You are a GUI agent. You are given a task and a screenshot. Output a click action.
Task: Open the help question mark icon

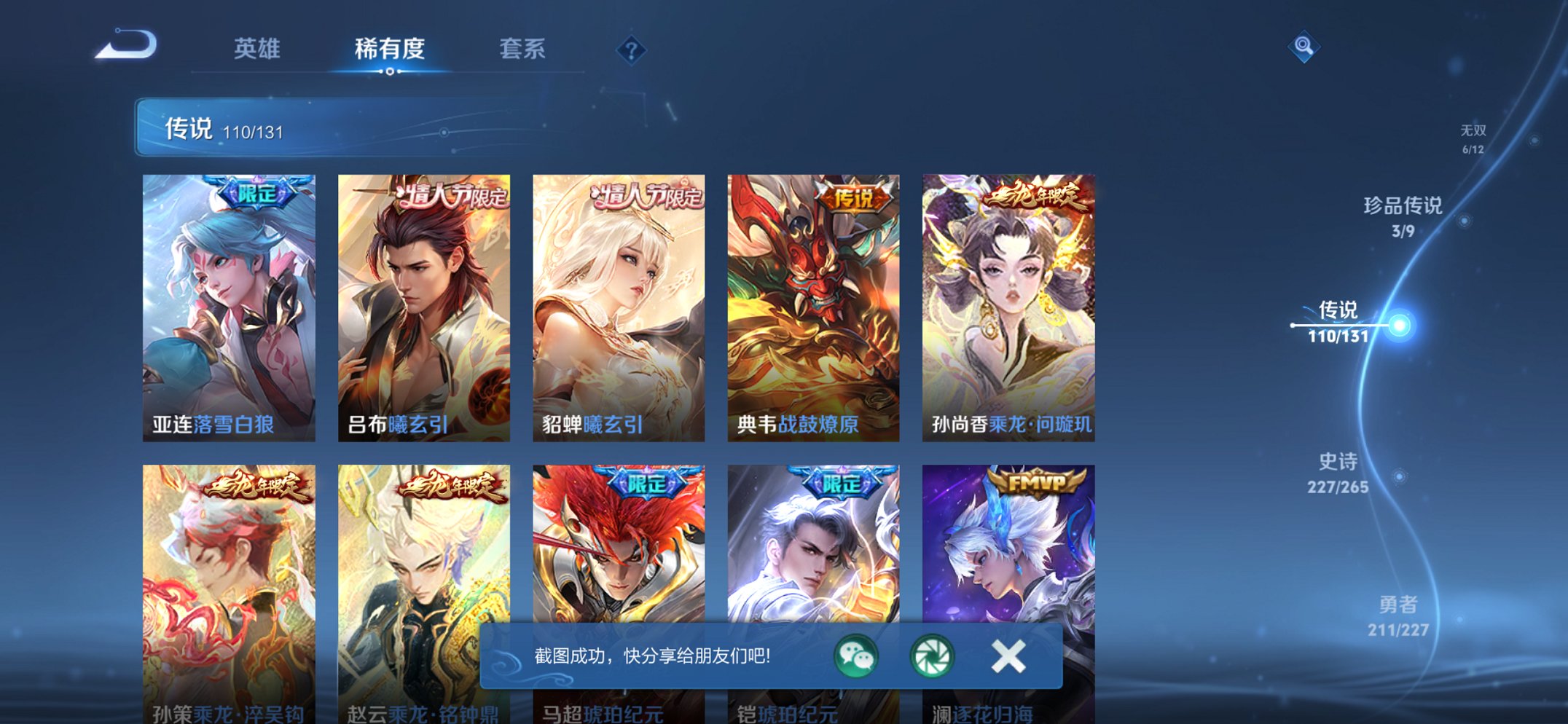(633, 50)
